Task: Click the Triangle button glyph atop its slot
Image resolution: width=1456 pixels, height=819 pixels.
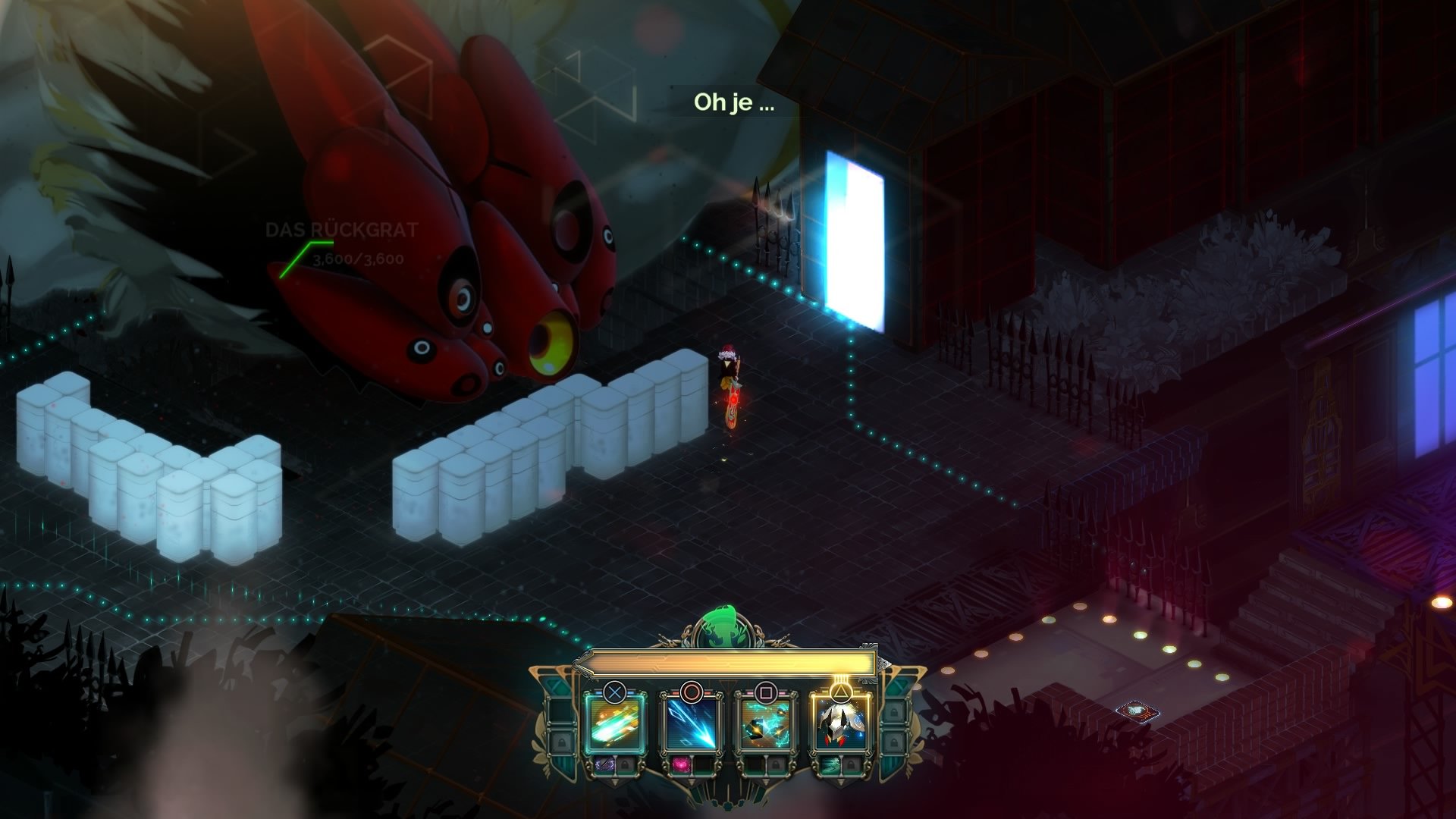Action: (840, 692)
